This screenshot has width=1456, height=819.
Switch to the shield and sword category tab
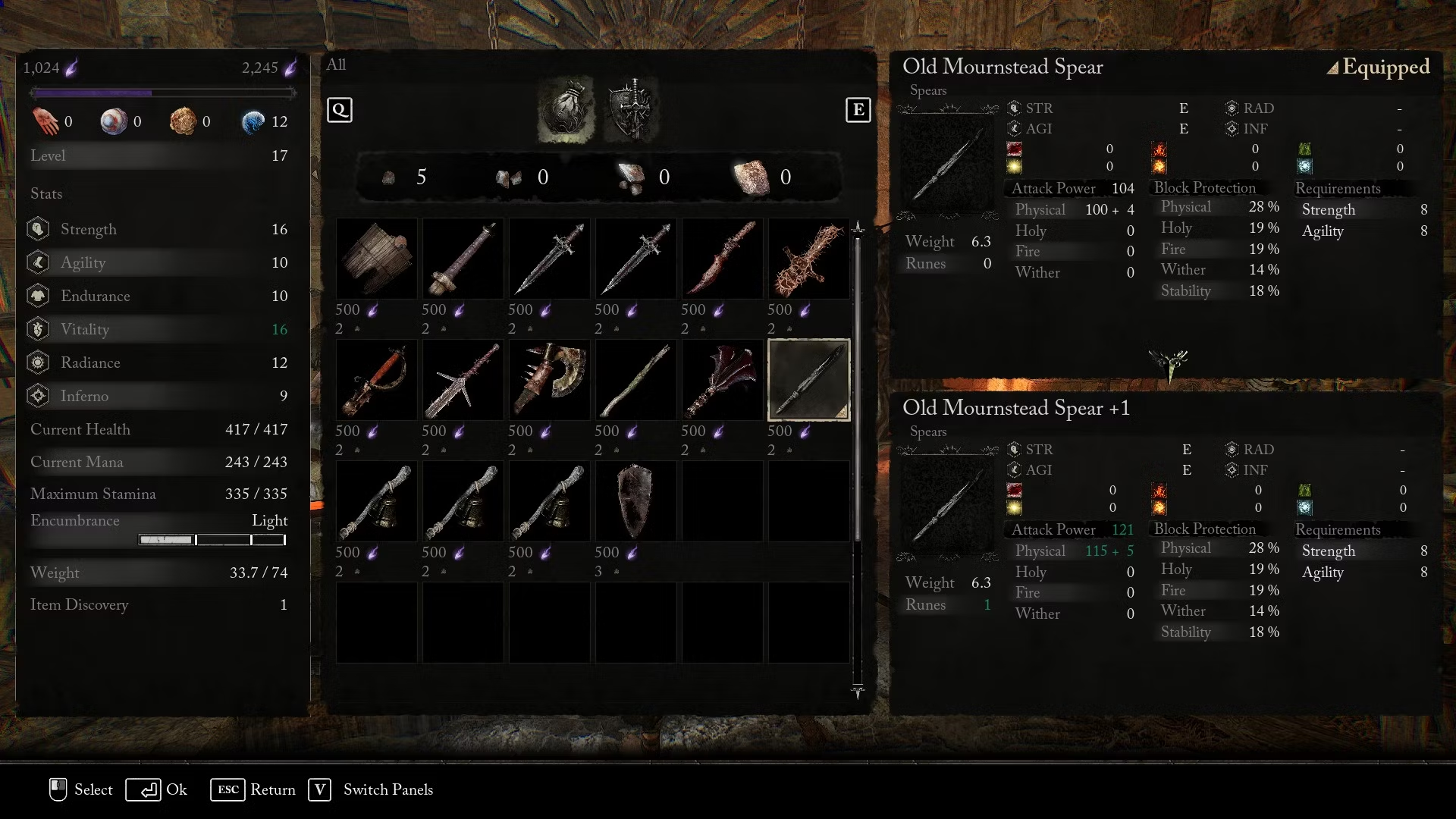(x=632, y=111)
